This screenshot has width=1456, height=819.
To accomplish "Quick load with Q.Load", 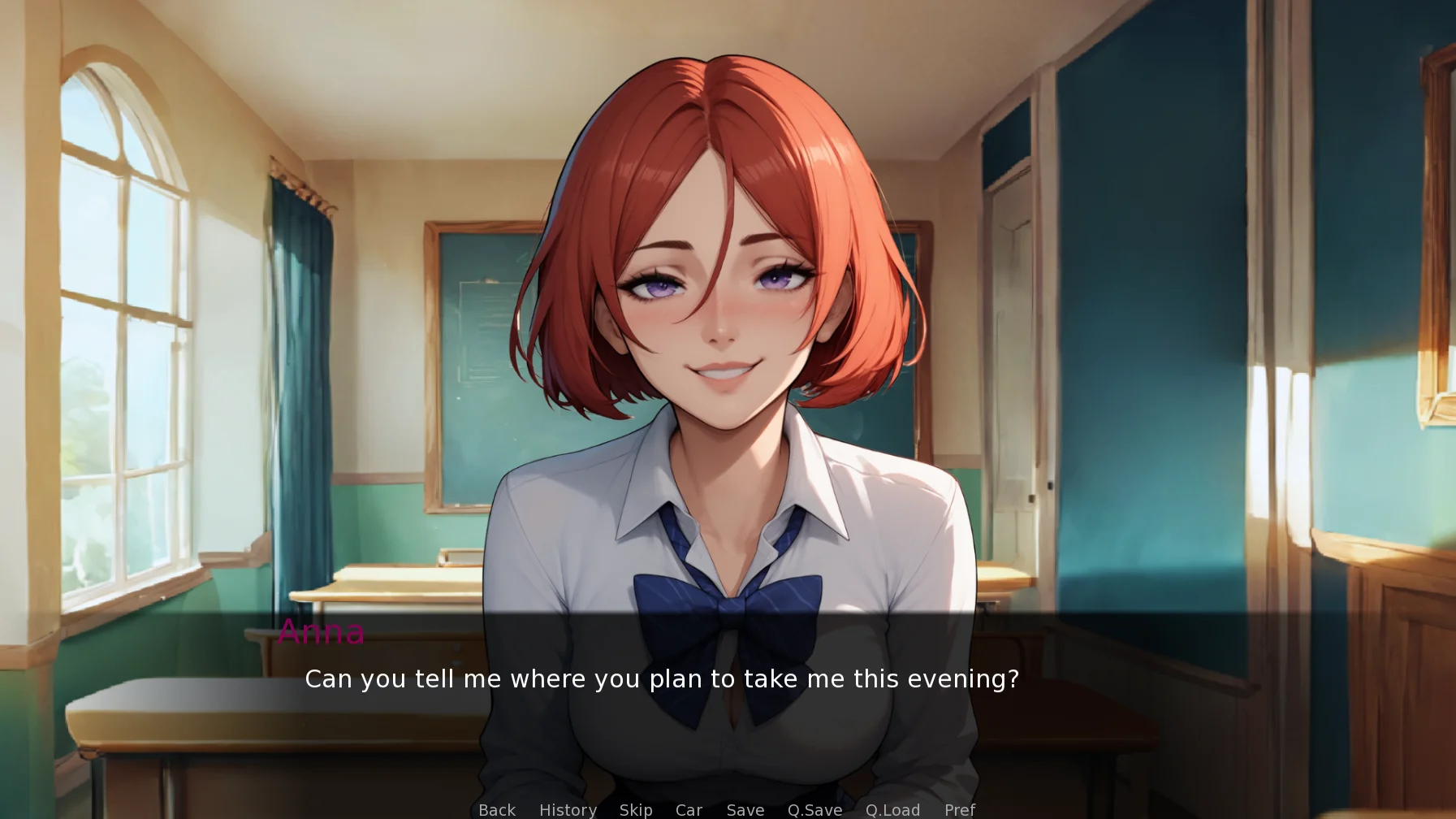I will click(892, 809).
